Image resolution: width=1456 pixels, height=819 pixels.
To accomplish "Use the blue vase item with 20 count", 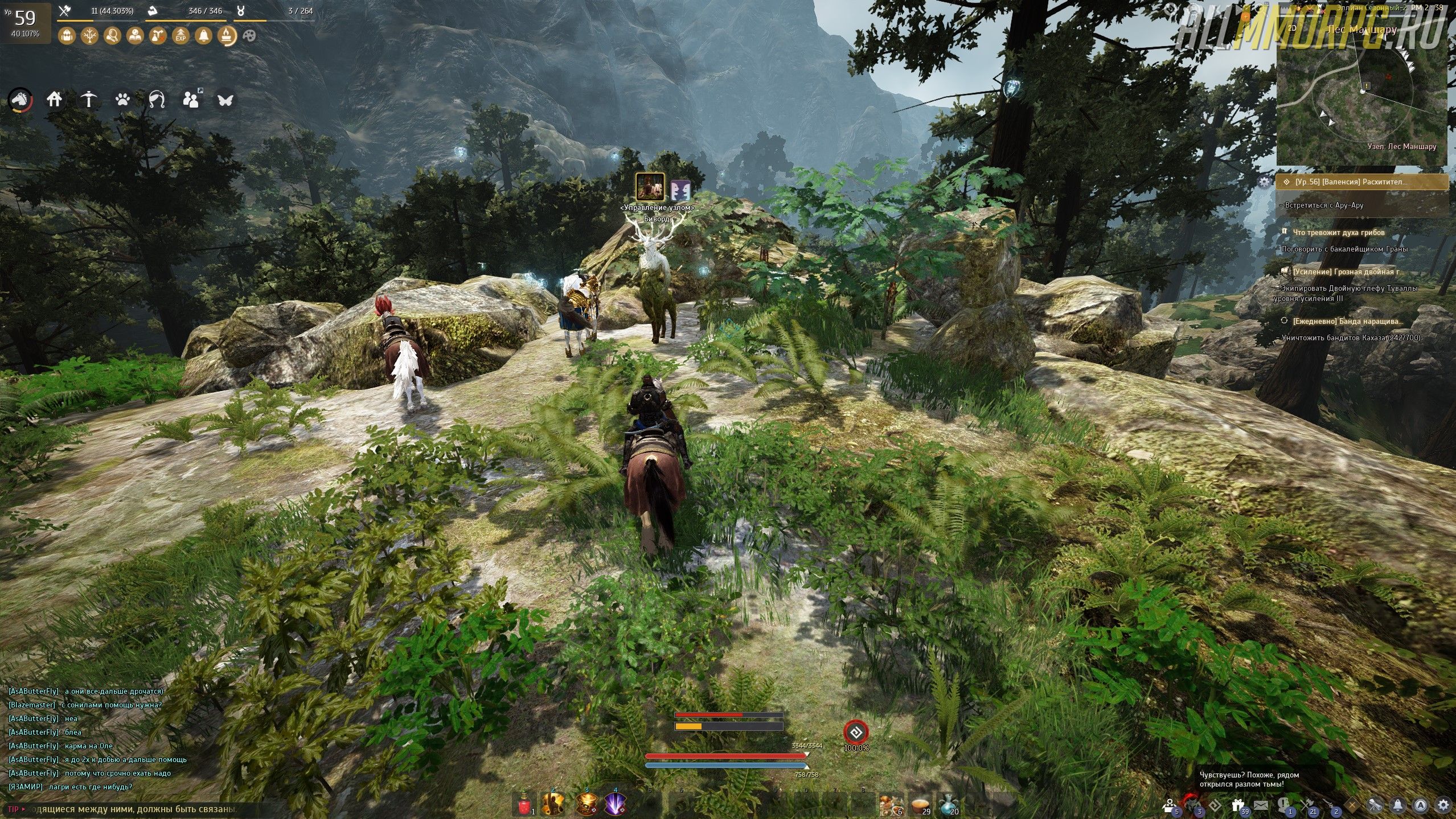I will click(x=947, y=805).
